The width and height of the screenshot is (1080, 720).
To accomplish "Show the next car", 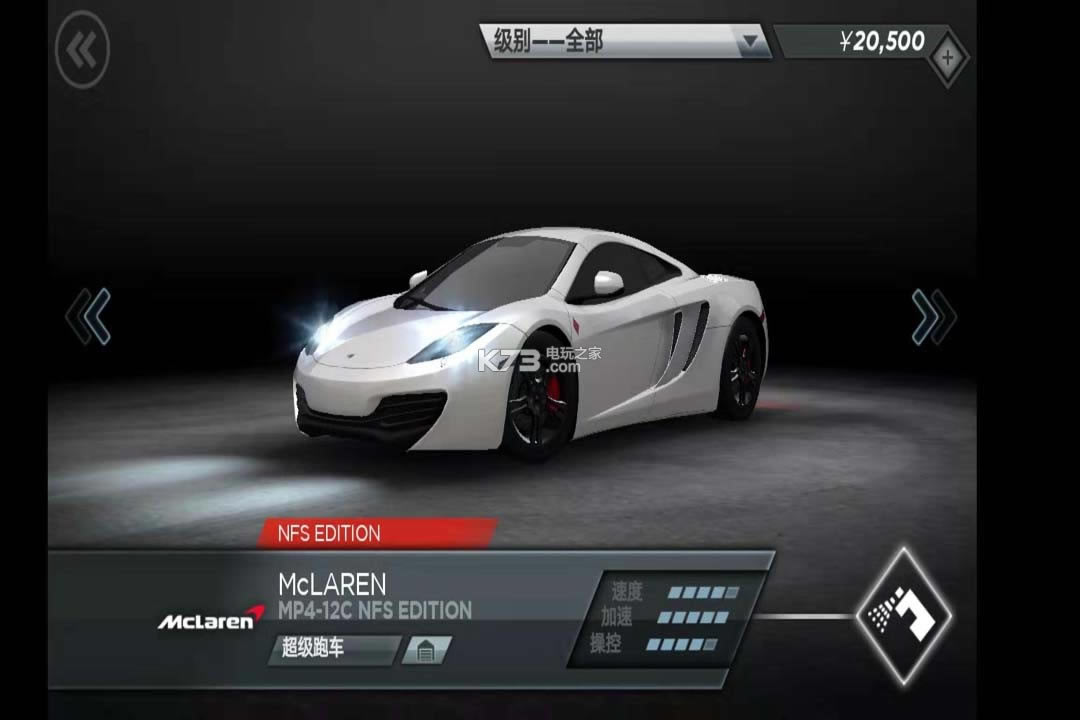I will 933,317.
